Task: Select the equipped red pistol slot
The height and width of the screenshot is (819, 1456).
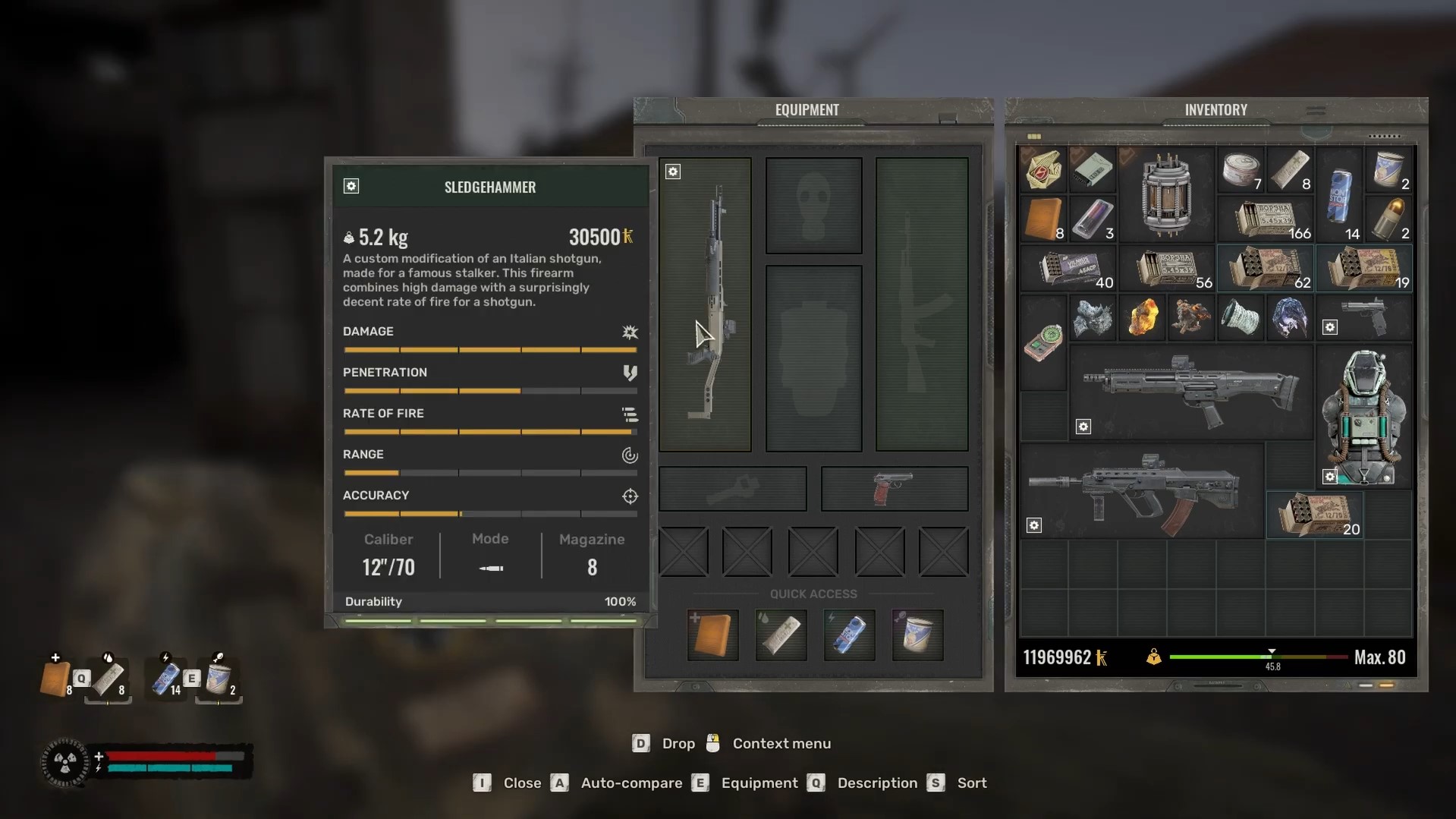Action: tap(894, 488)
